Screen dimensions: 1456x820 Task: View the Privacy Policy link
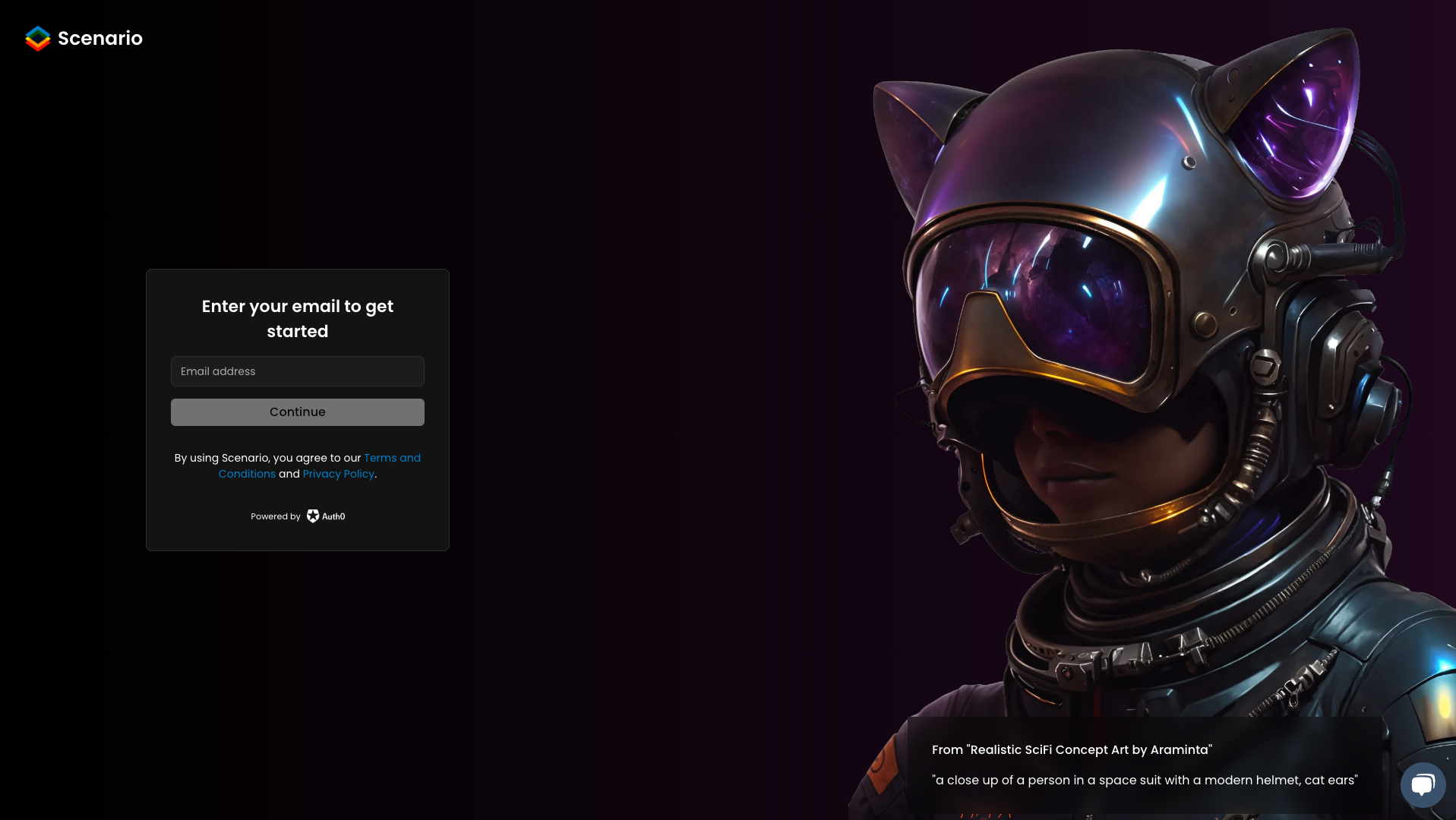[338, 474]
